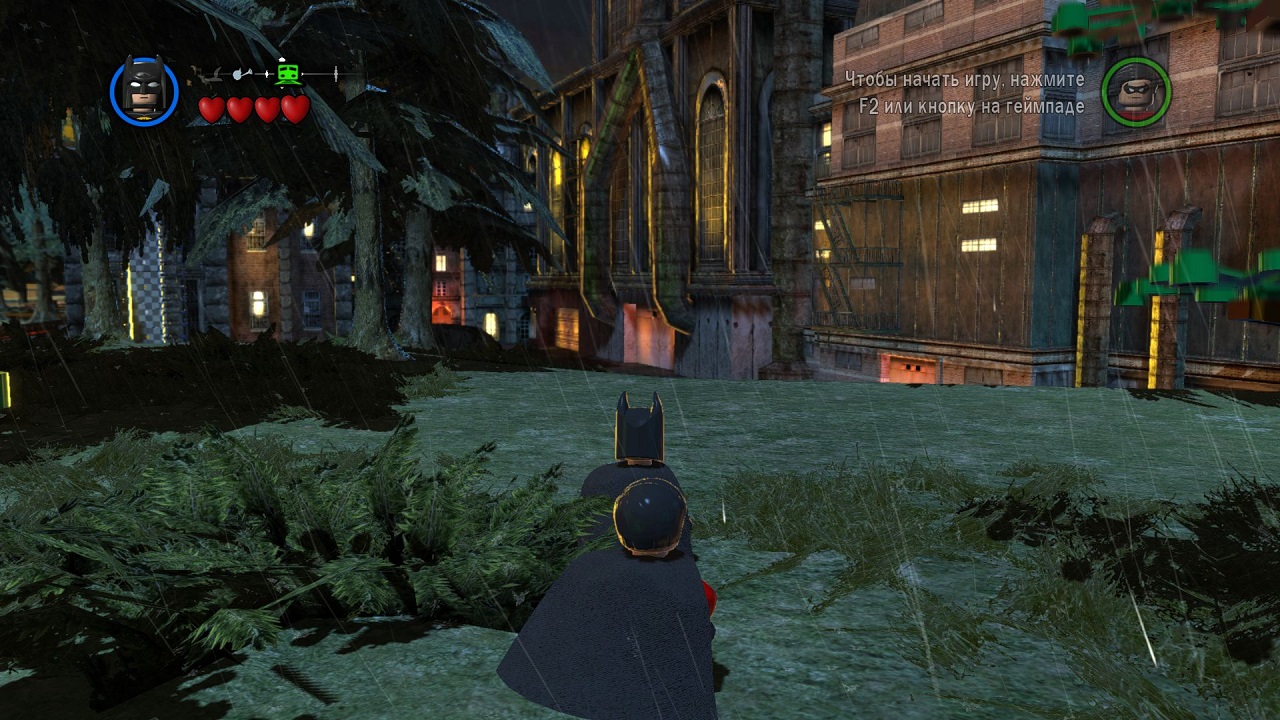Click Batman's character portrait
Viewport: 1280px width, 720px height.
(144, 91)
